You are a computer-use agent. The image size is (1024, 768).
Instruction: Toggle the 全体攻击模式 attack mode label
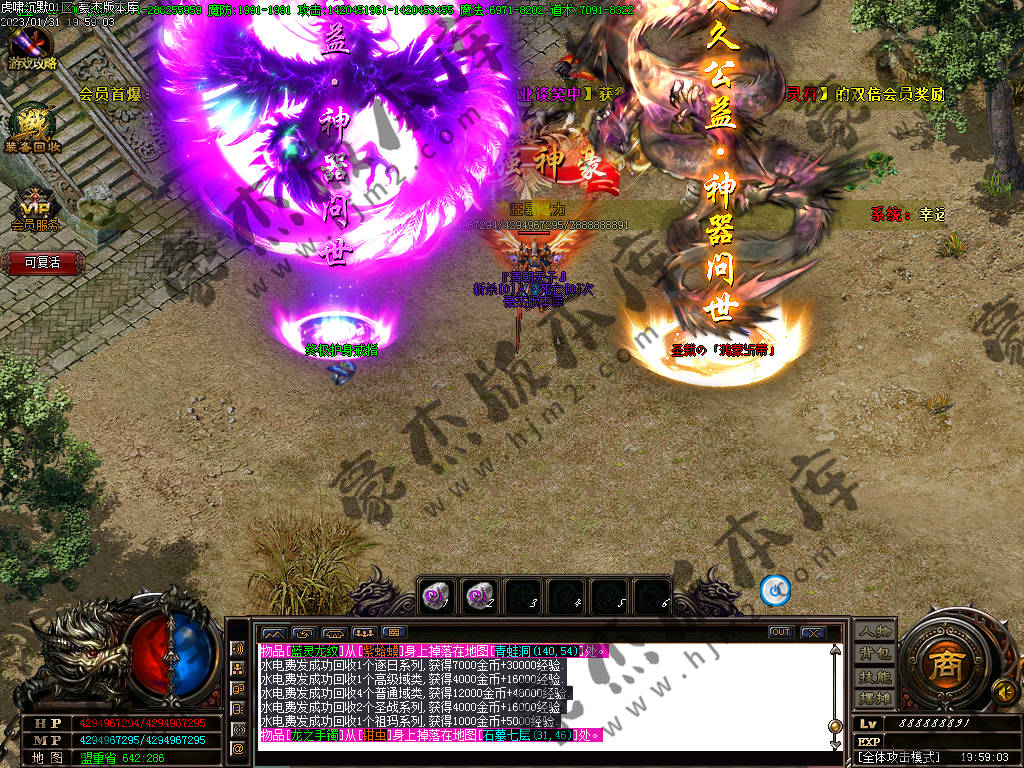click(896, 759)
